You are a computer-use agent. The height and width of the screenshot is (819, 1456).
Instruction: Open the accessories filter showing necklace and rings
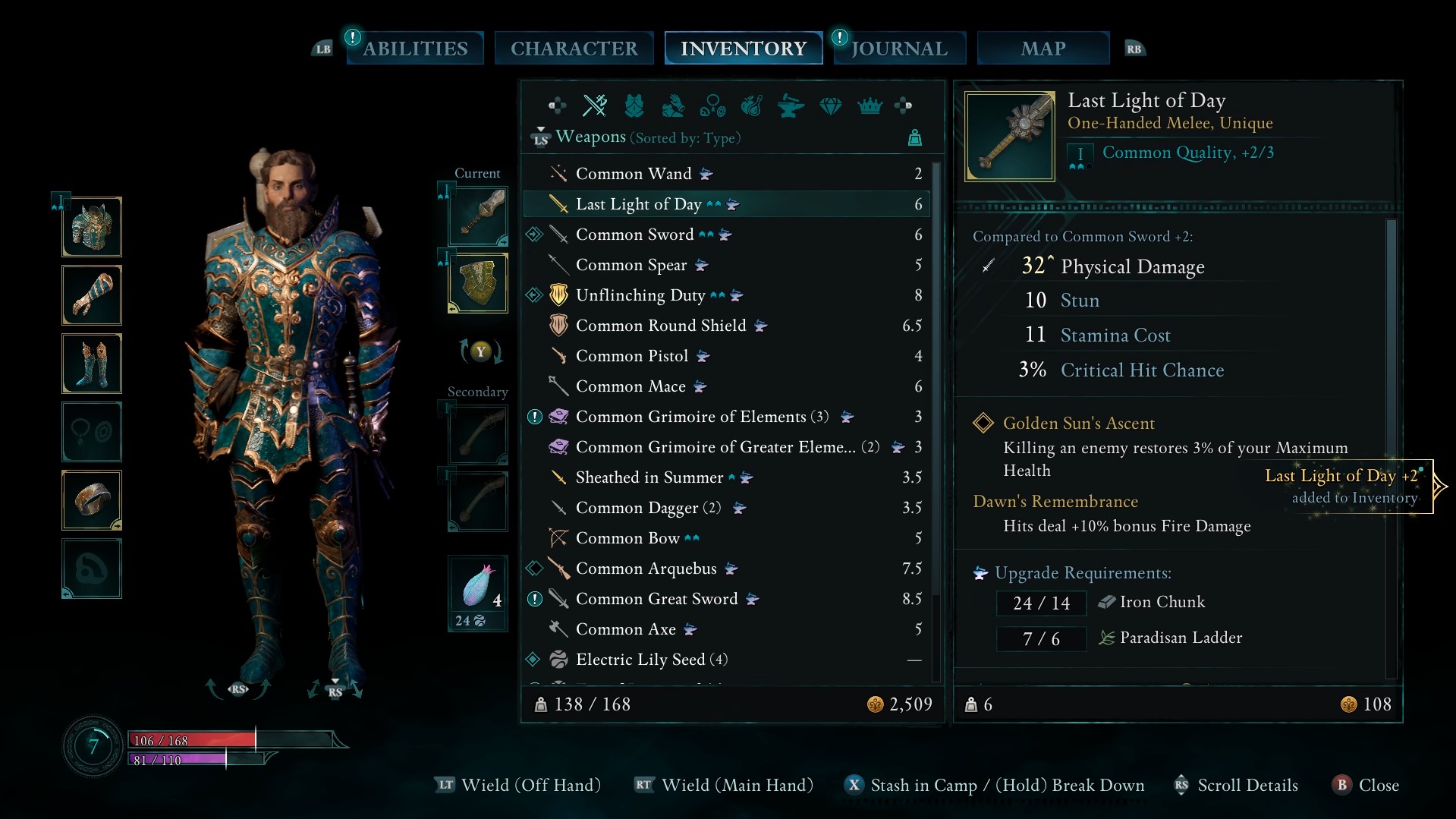coord(713,106)
